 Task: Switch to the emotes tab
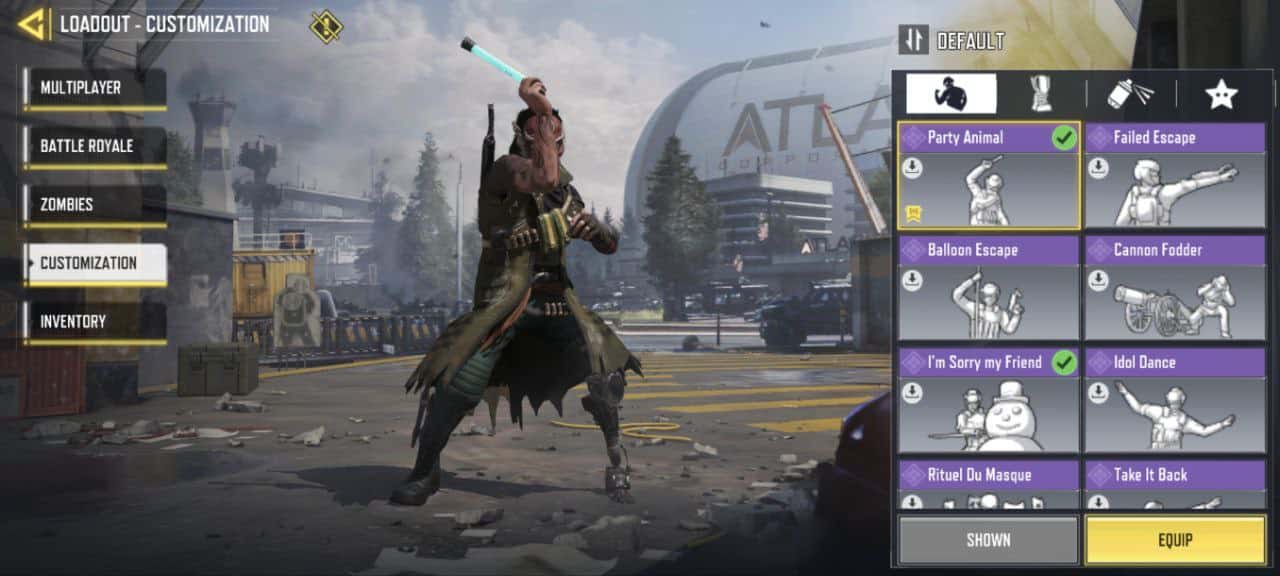click(x=951, y=94)
